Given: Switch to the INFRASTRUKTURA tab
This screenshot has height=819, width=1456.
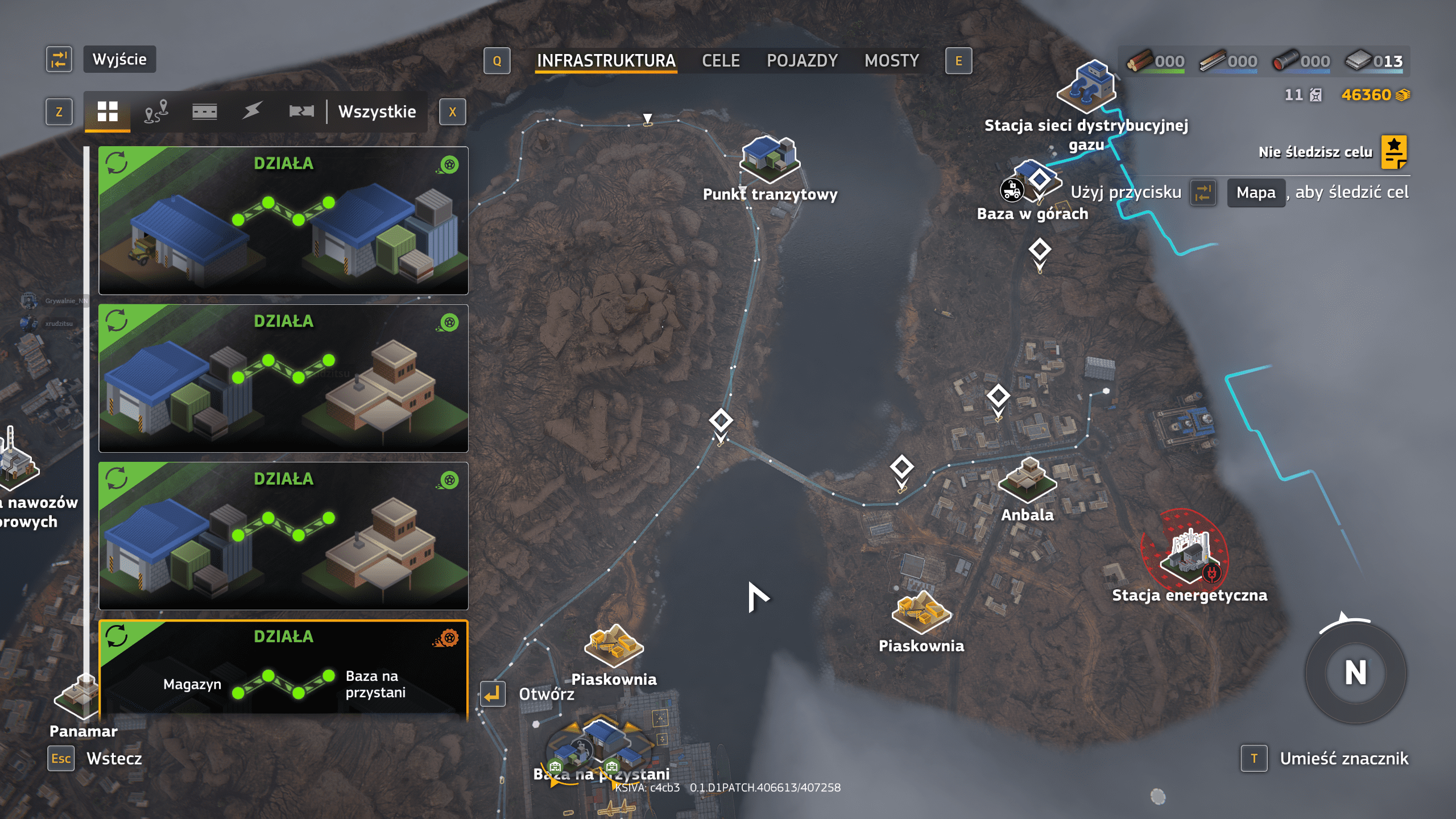Looking at the screenshot, I should point(606,61).
